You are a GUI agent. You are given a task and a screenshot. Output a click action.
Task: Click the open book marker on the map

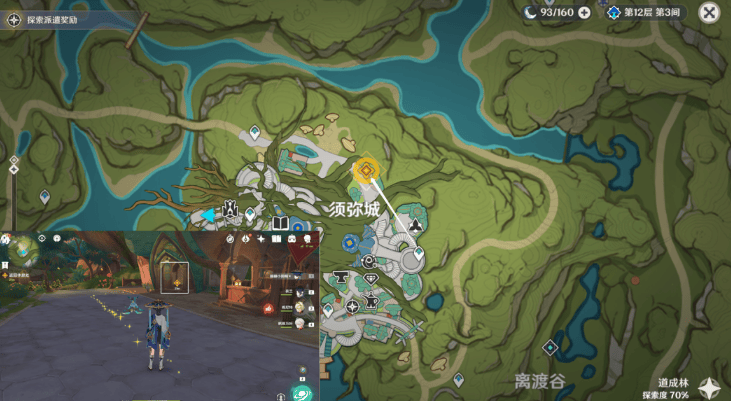pos(281,223)
